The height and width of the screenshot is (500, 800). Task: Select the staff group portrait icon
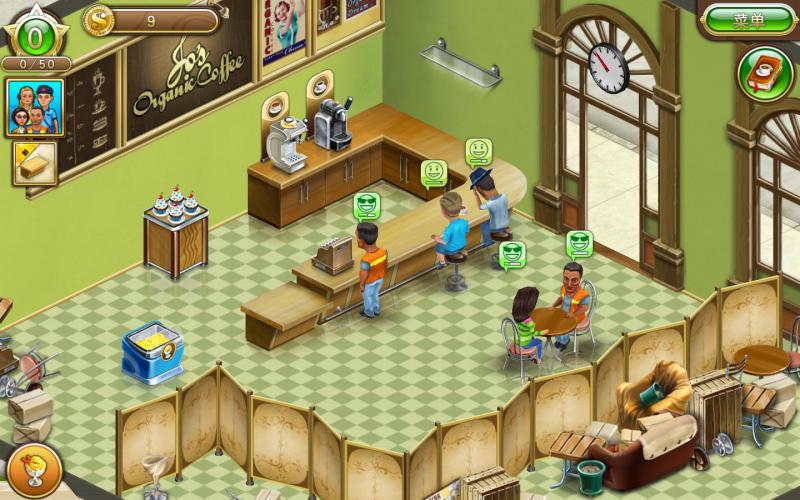tap(32, 108)
